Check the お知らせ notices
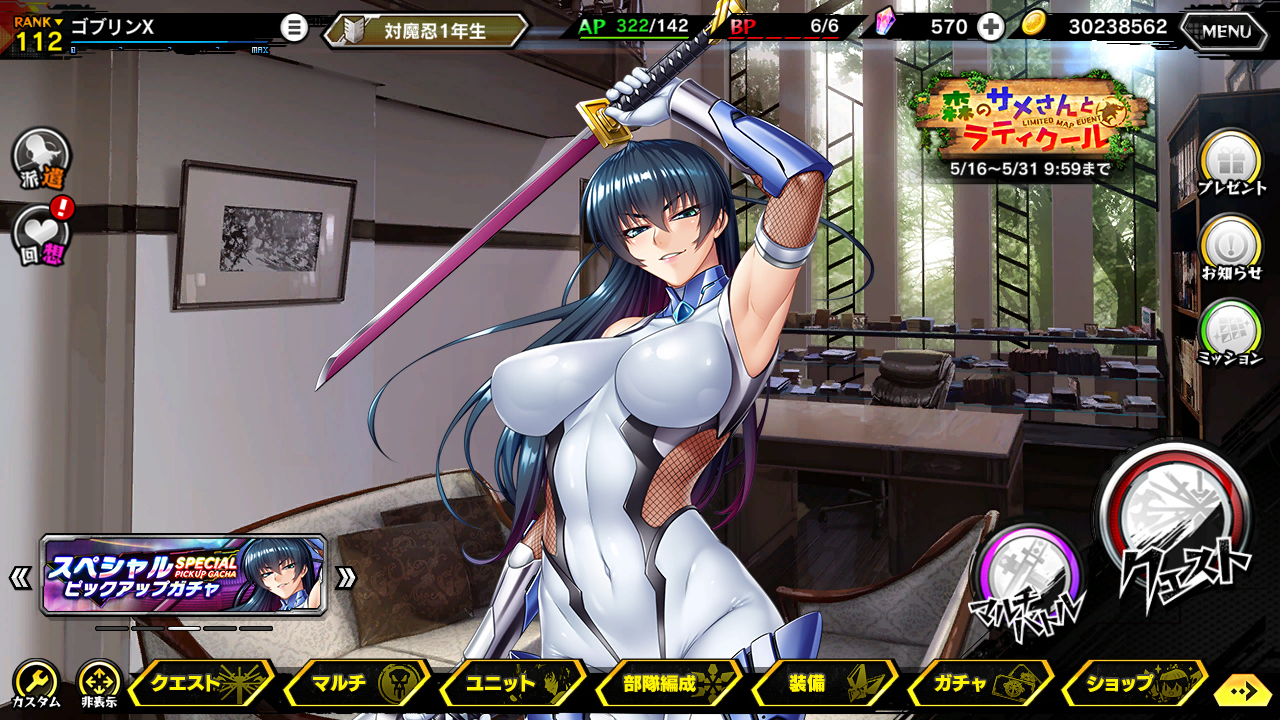This screenshot has height=720, width=1280. [x=1231, y=247]
